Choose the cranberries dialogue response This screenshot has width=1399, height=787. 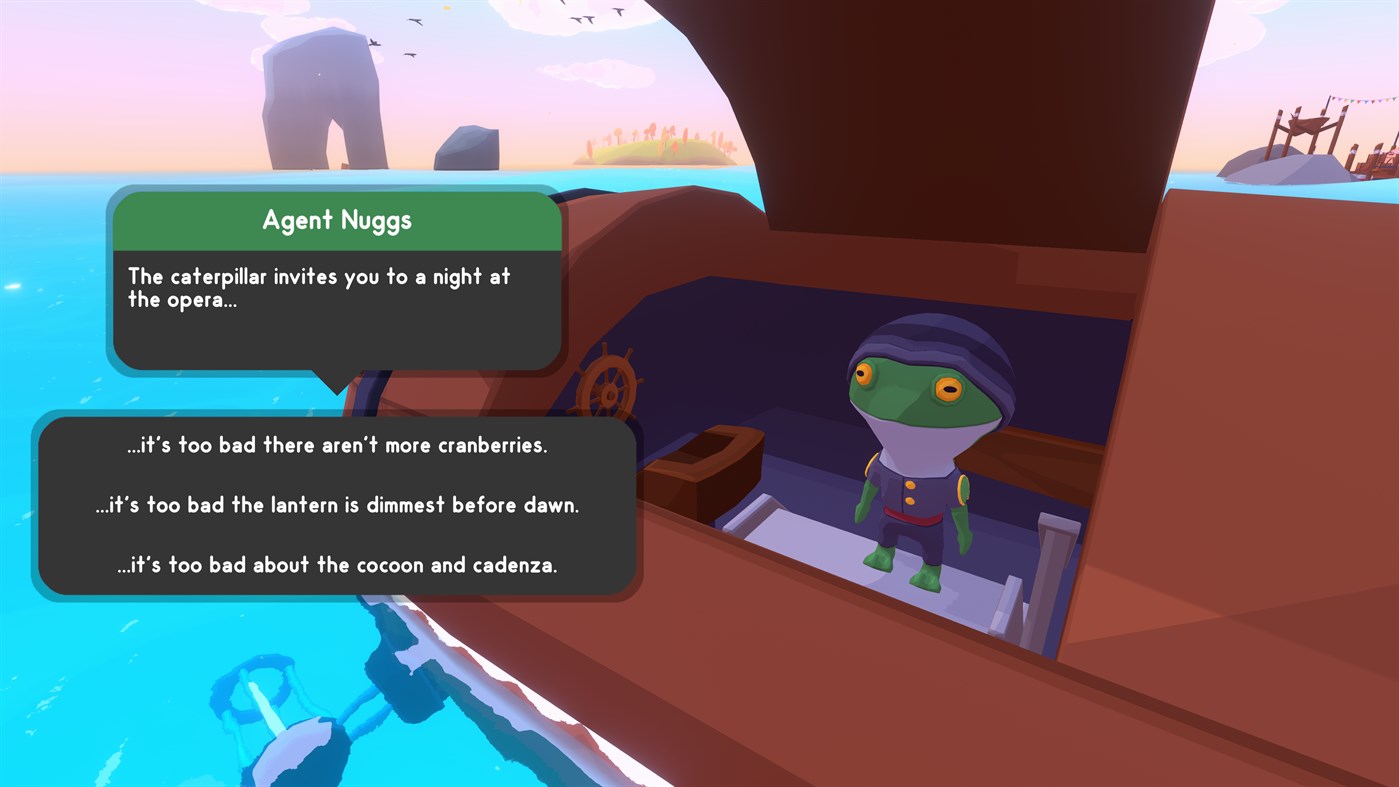[337, 444]
